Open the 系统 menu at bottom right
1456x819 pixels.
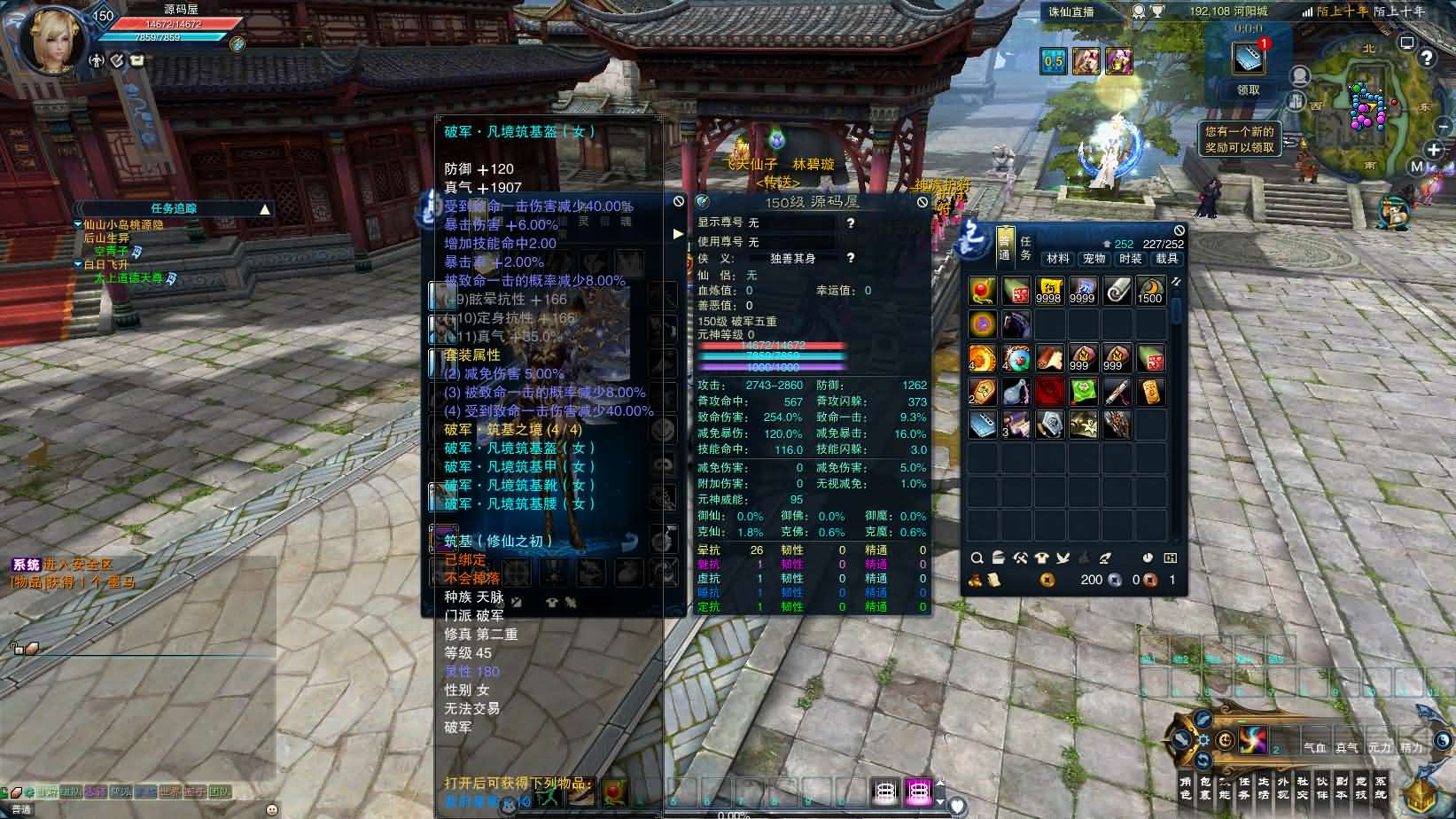[x=1381, y=787]
